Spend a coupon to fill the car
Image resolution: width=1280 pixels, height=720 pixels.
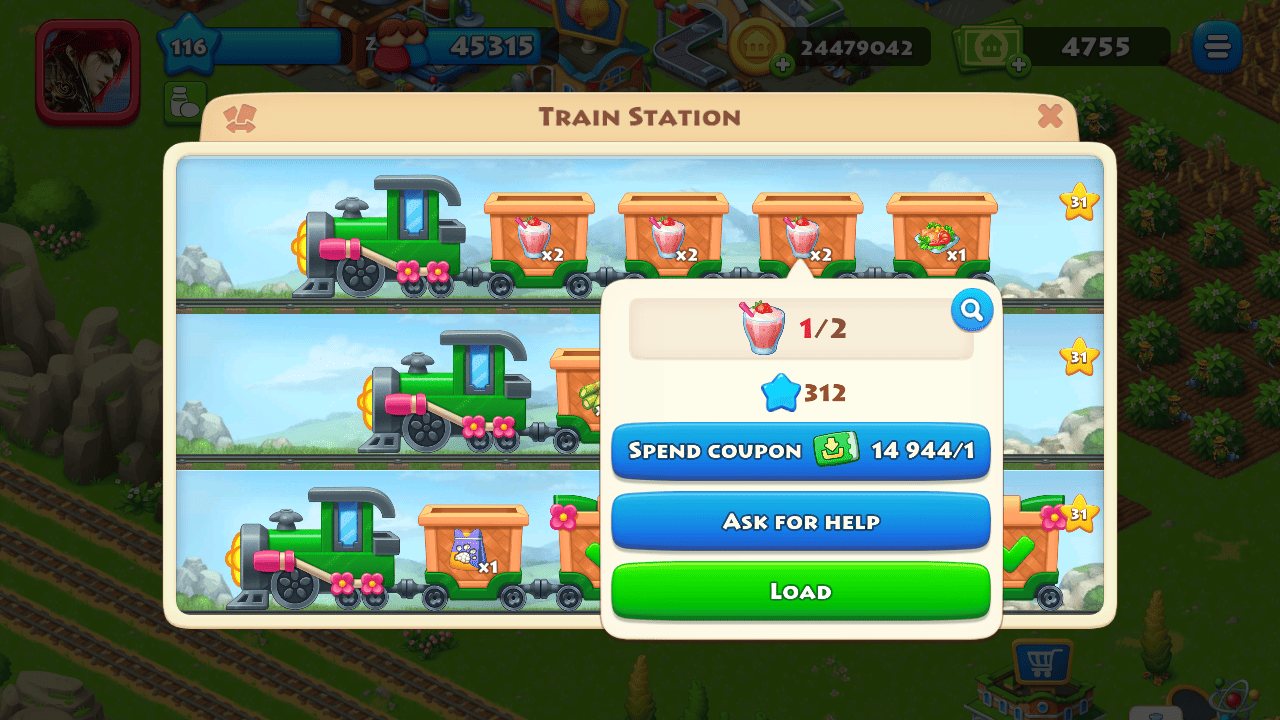coord(800,451)
